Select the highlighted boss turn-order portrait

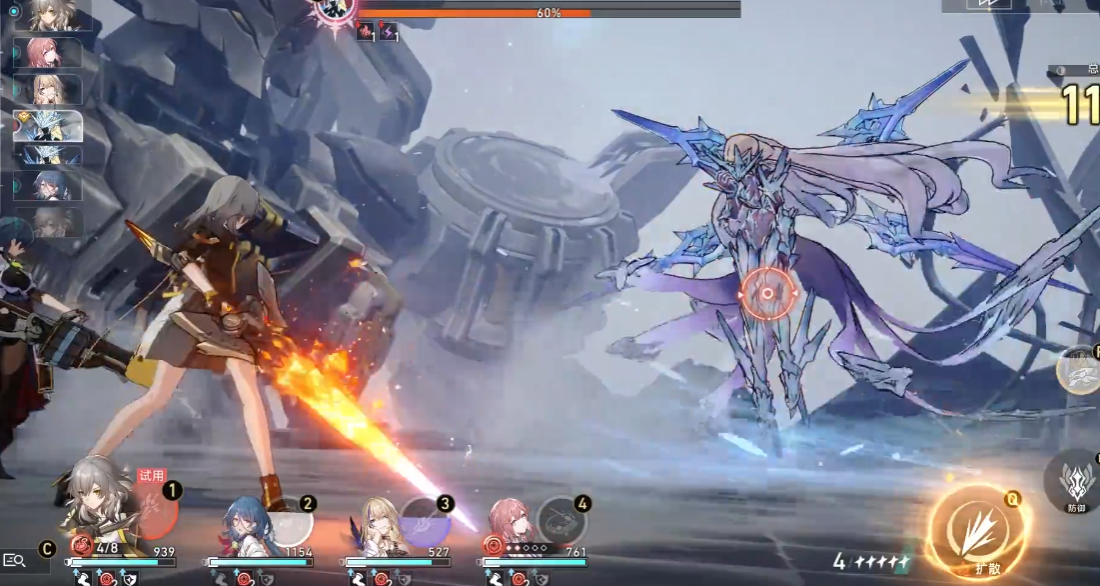point(47,125)
